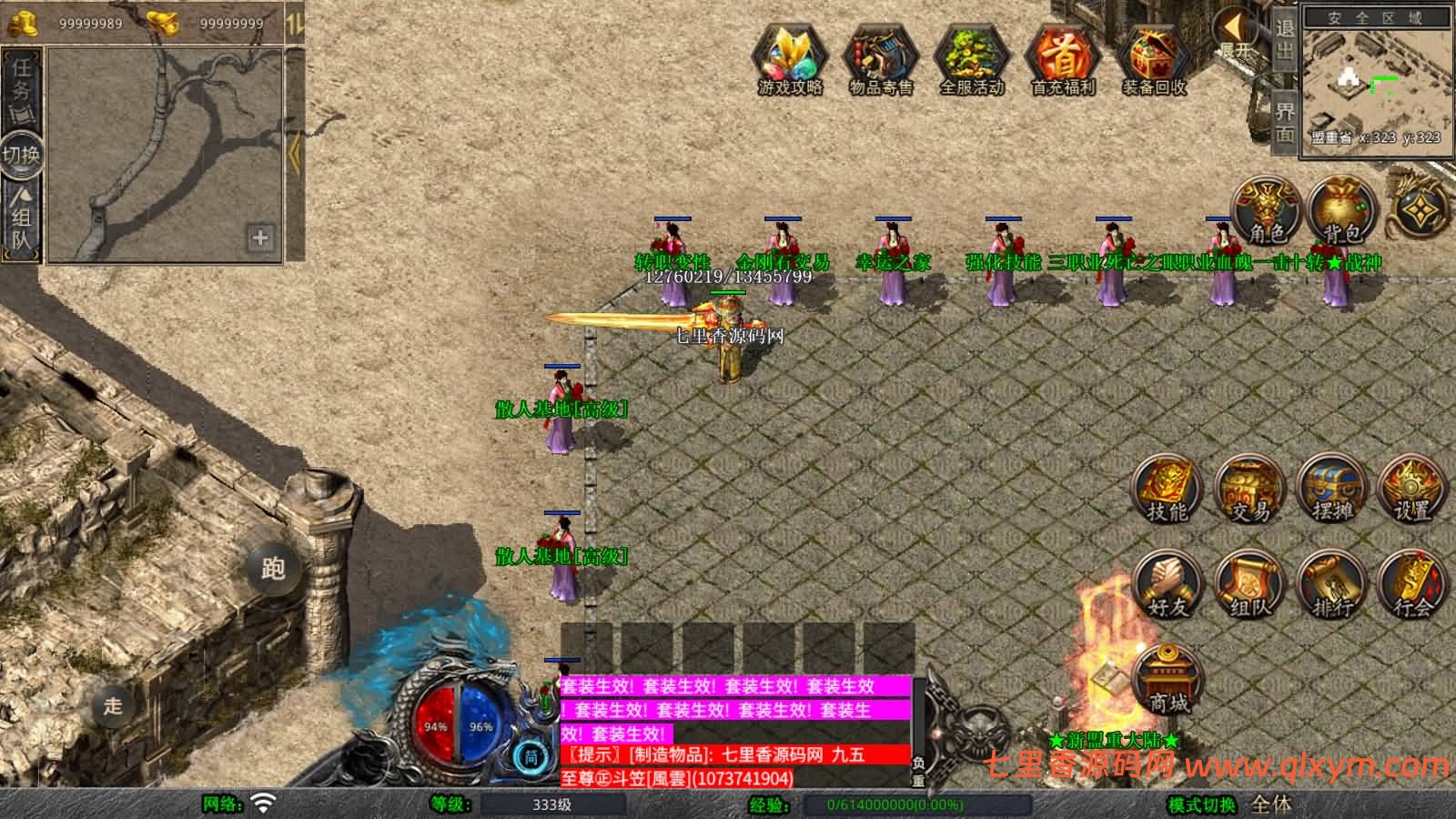Open the 组队 team icon near friends
The height and width of the screenshot is (819, 1456).
point(1250,585)
